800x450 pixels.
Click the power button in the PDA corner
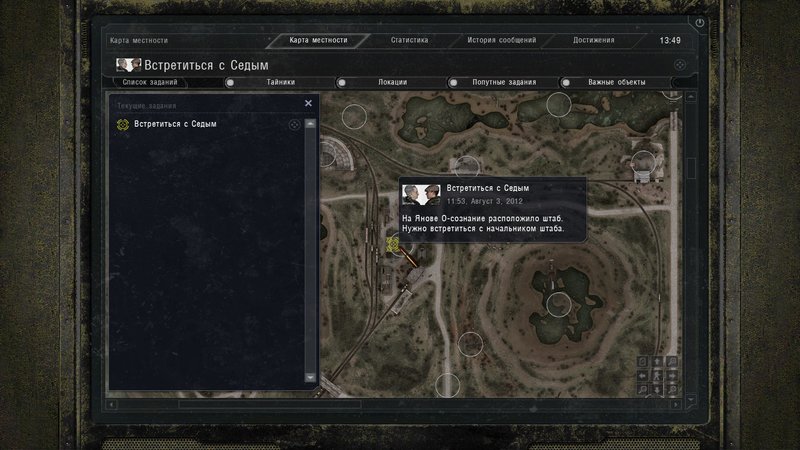(699, 22)
